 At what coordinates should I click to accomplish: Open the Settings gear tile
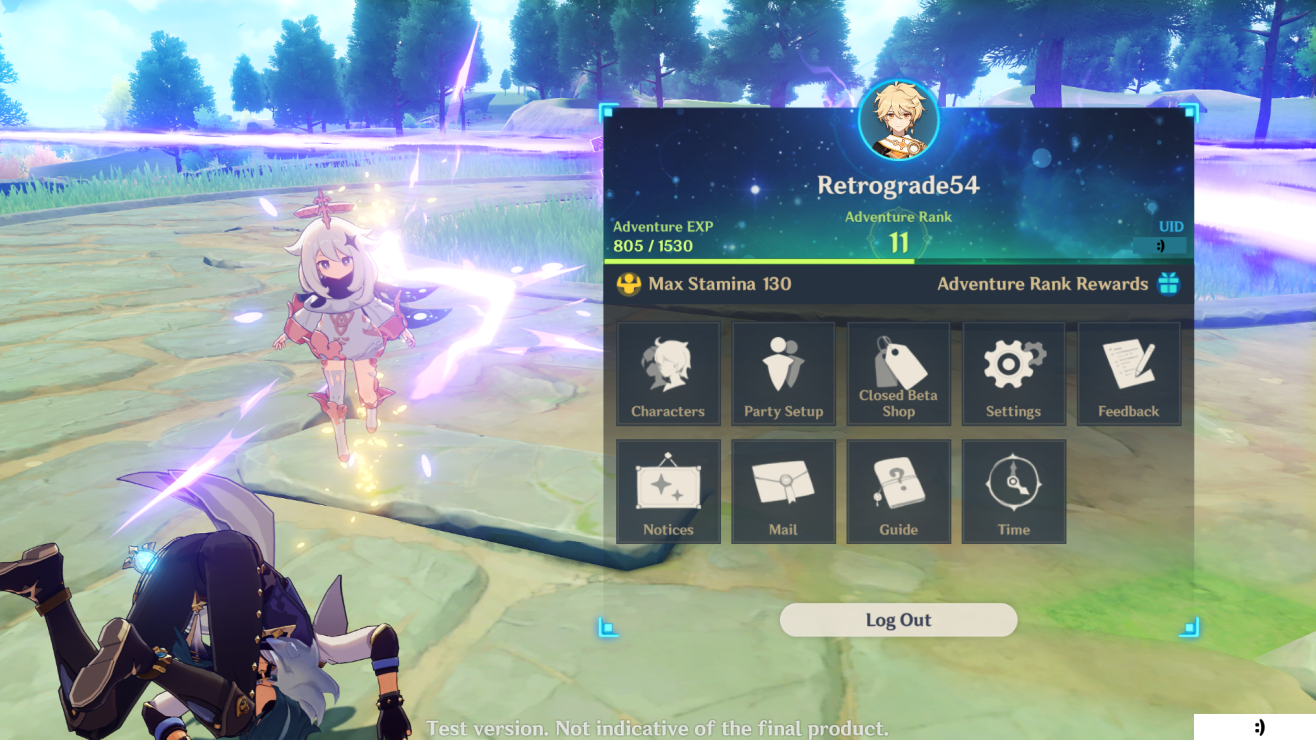pos(1013,374)
